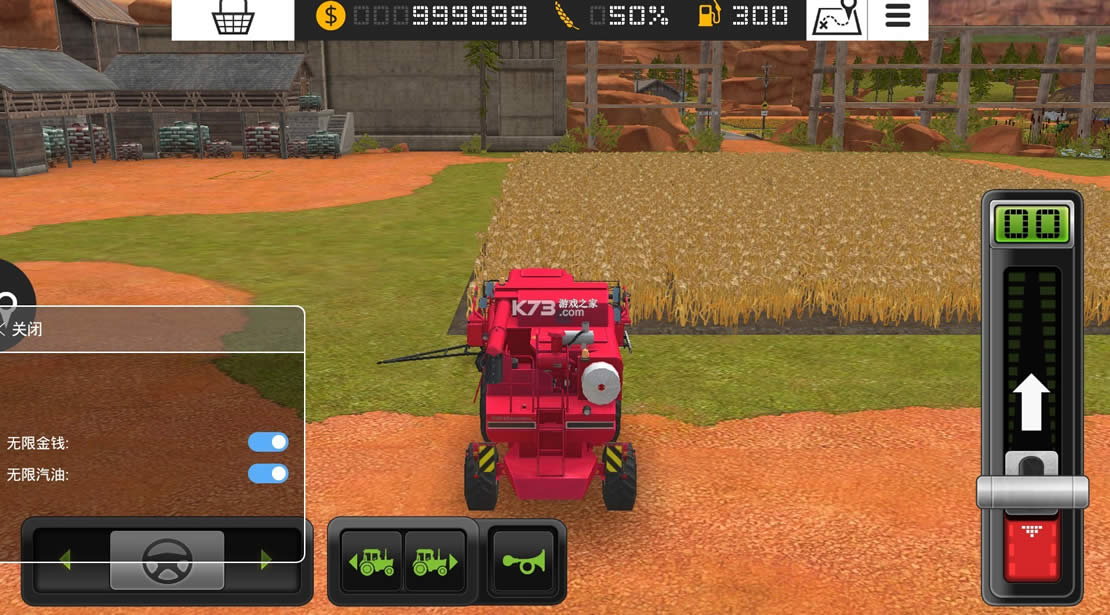Steer right with the green arrow

coord(266,560)
